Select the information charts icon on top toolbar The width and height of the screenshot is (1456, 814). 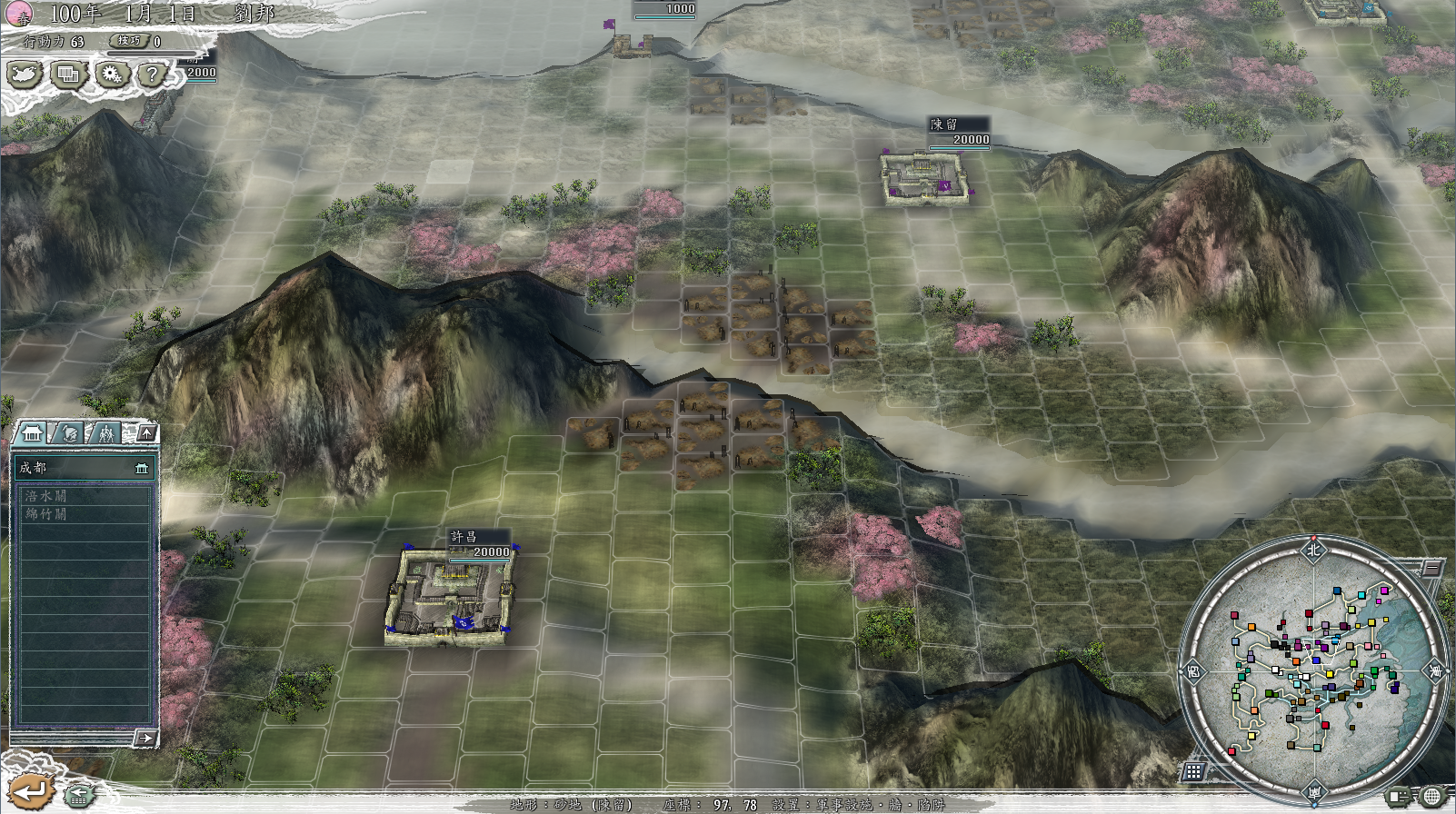click(67, 74)
